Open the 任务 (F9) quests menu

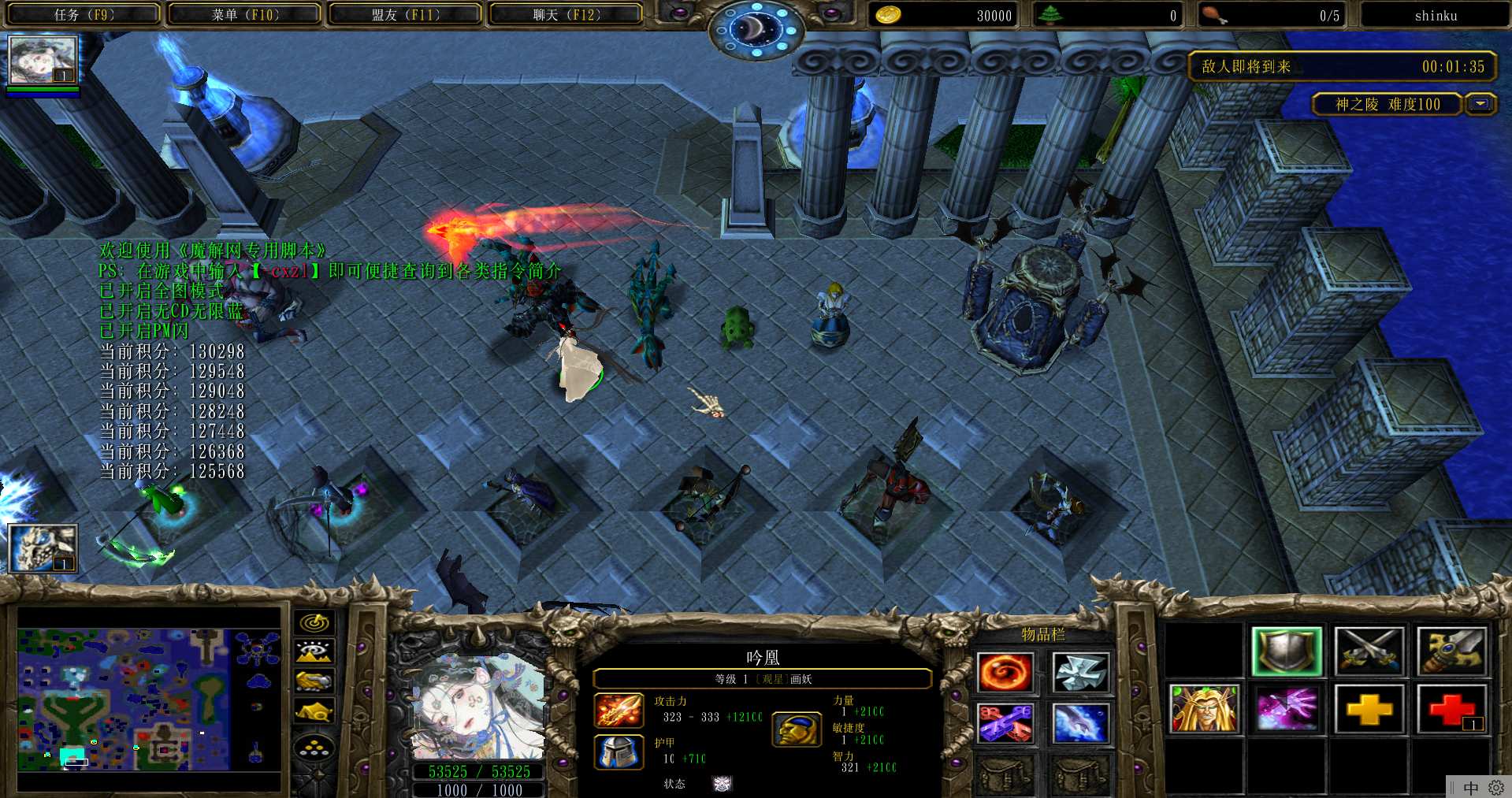coord(84,15)
